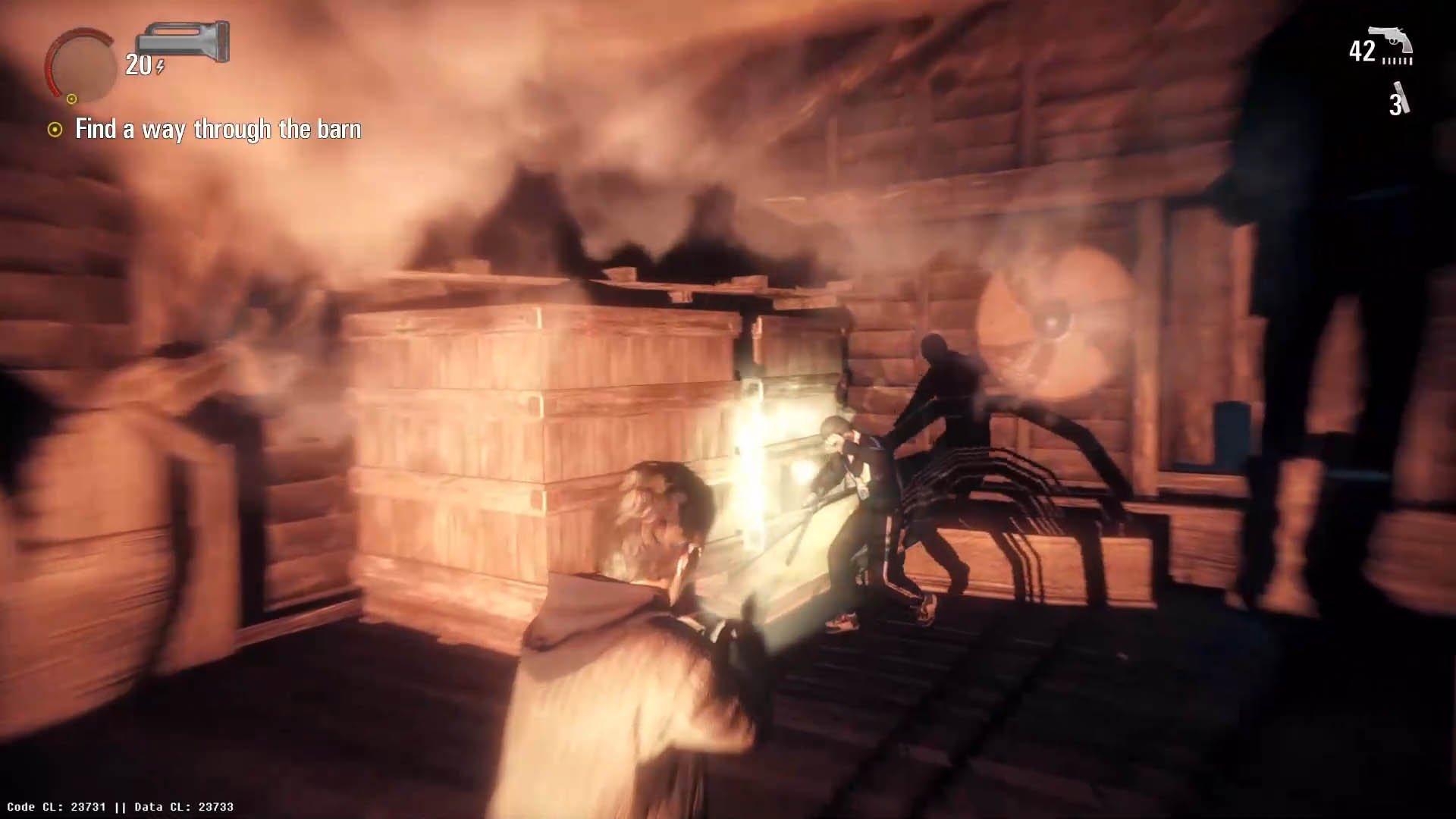This screenshot has height=819, width=1456.
Task: Click the revolver weapon icon
Action: pos(1391,38)
